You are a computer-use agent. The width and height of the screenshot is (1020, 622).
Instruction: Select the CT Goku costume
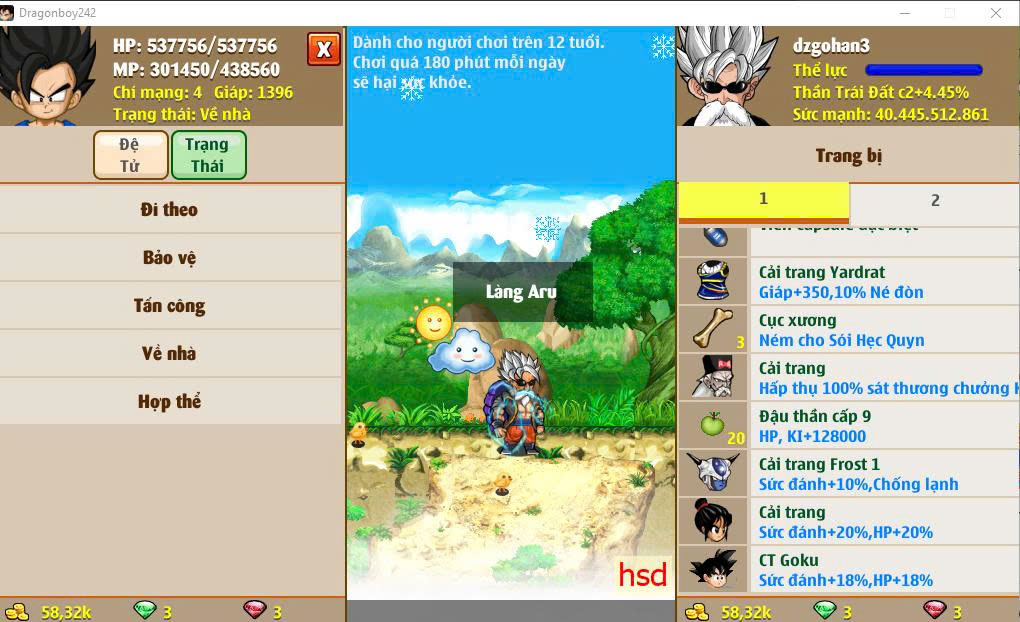click(848, 570)
